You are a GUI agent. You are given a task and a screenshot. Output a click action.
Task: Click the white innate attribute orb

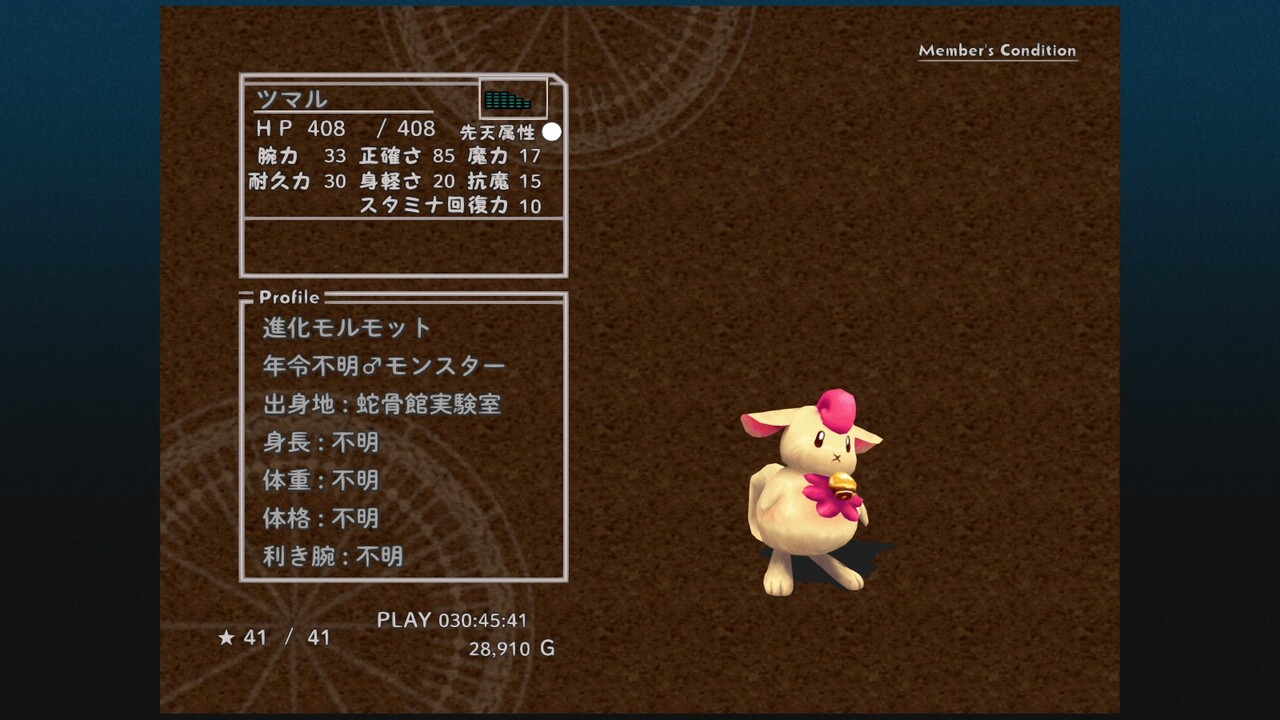552,132
